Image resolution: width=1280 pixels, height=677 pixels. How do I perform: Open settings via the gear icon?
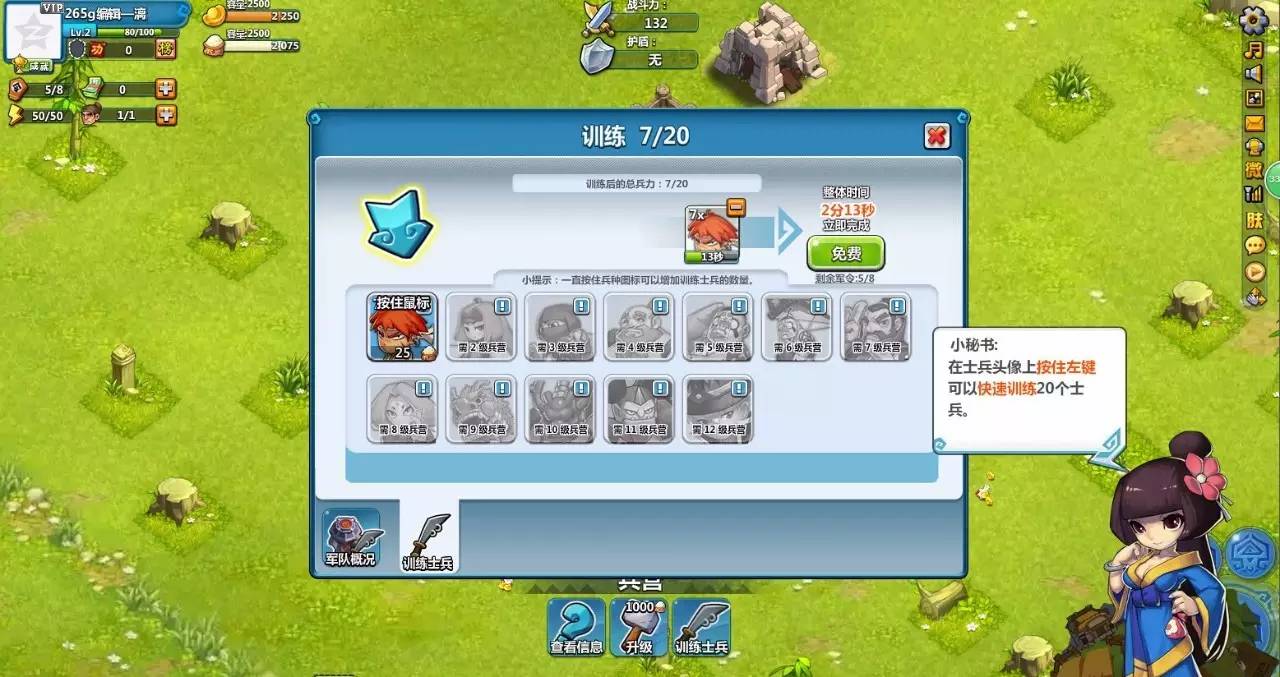[1254, 21]
